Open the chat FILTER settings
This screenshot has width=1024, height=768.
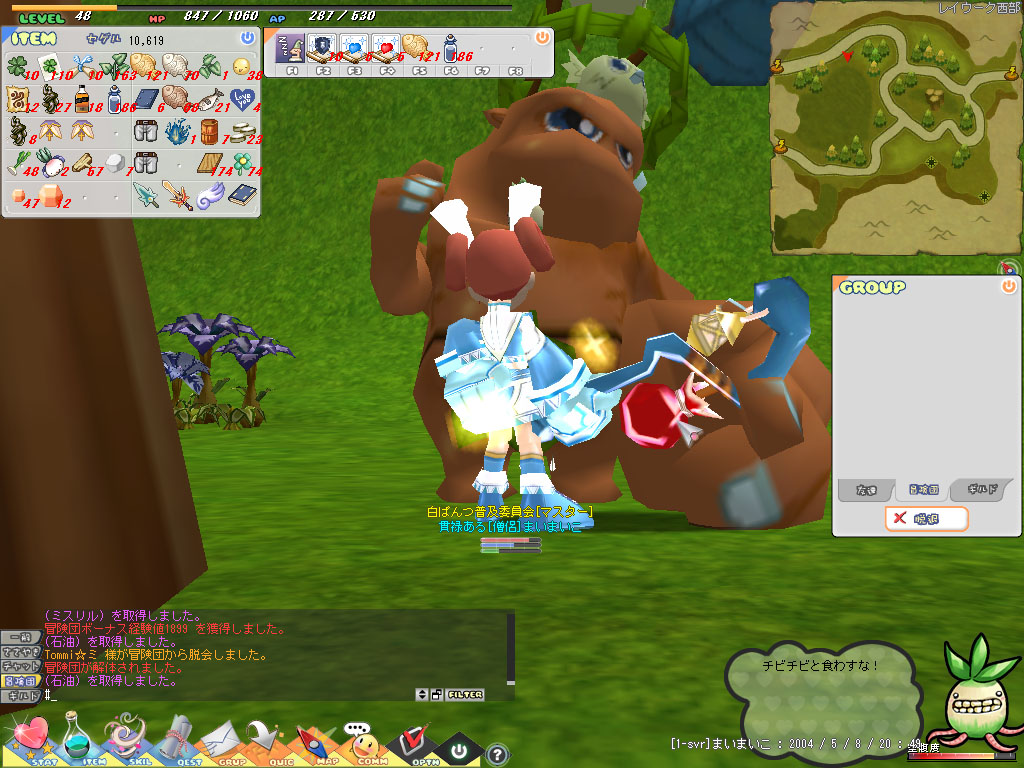465,694
